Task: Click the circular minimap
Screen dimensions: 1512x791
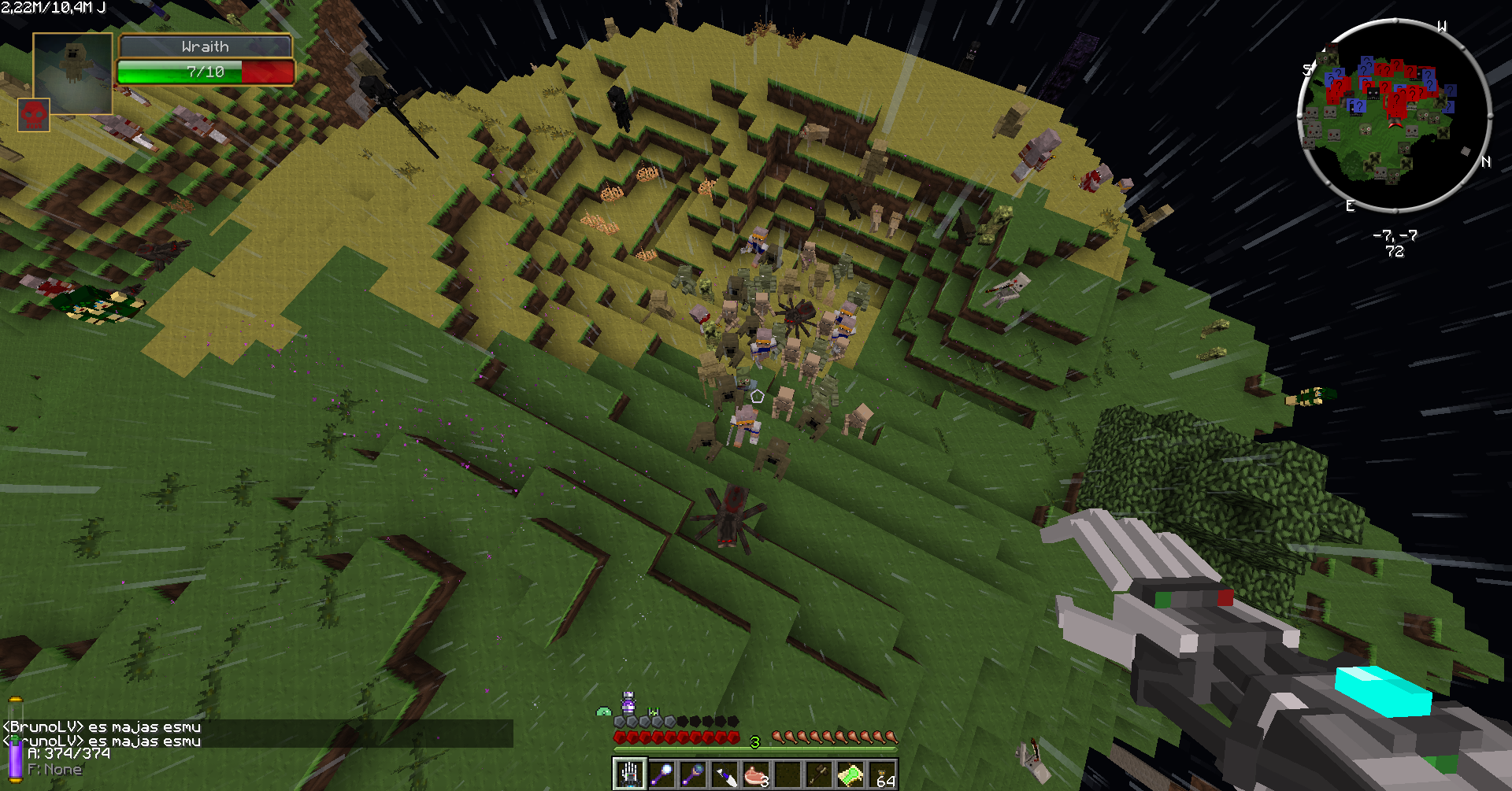Action: coord(1394,116)
